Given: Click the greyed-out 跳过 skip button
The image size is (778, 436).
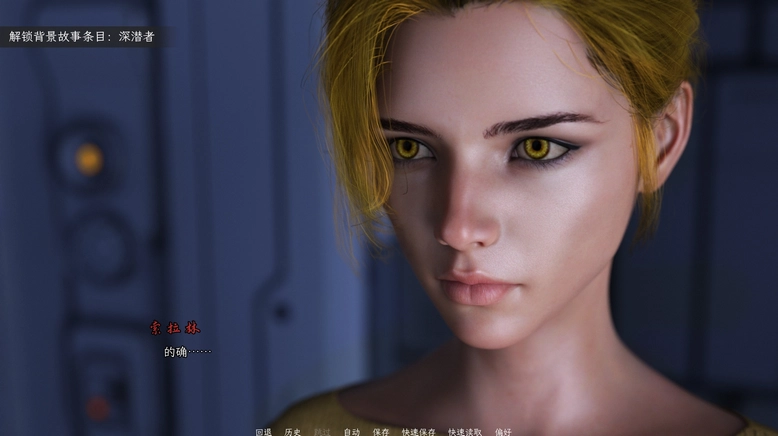Looking at the screenshot, I should coord(322,432).
